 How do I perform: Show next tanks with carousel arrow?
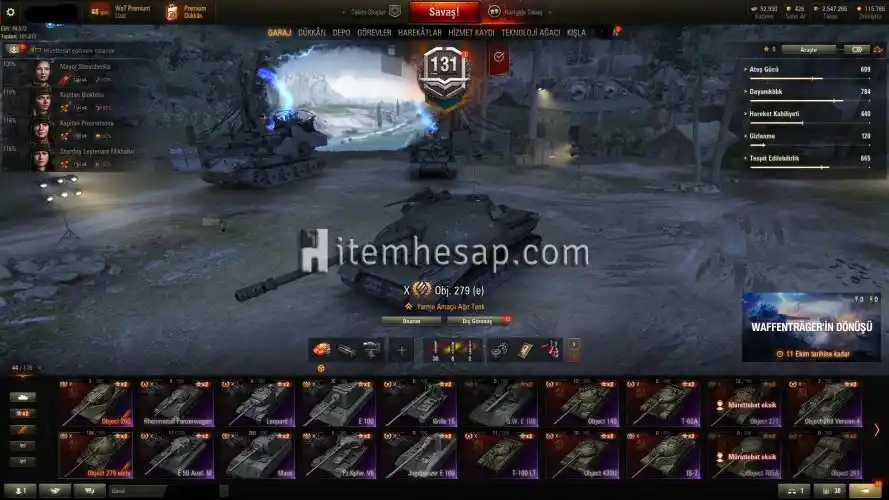877,430
